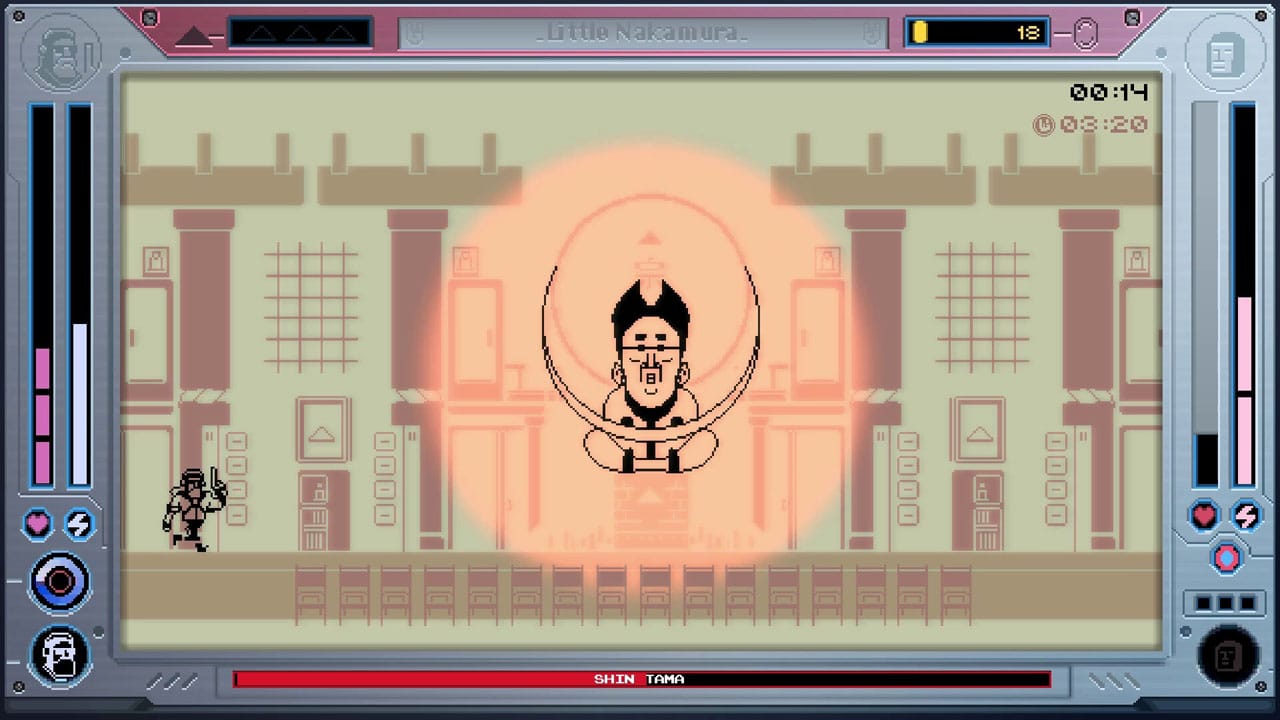Click the 00:14 timer display
Image resolution: width=1280 pixels, height=720 pixels.
click(1108, 93)
